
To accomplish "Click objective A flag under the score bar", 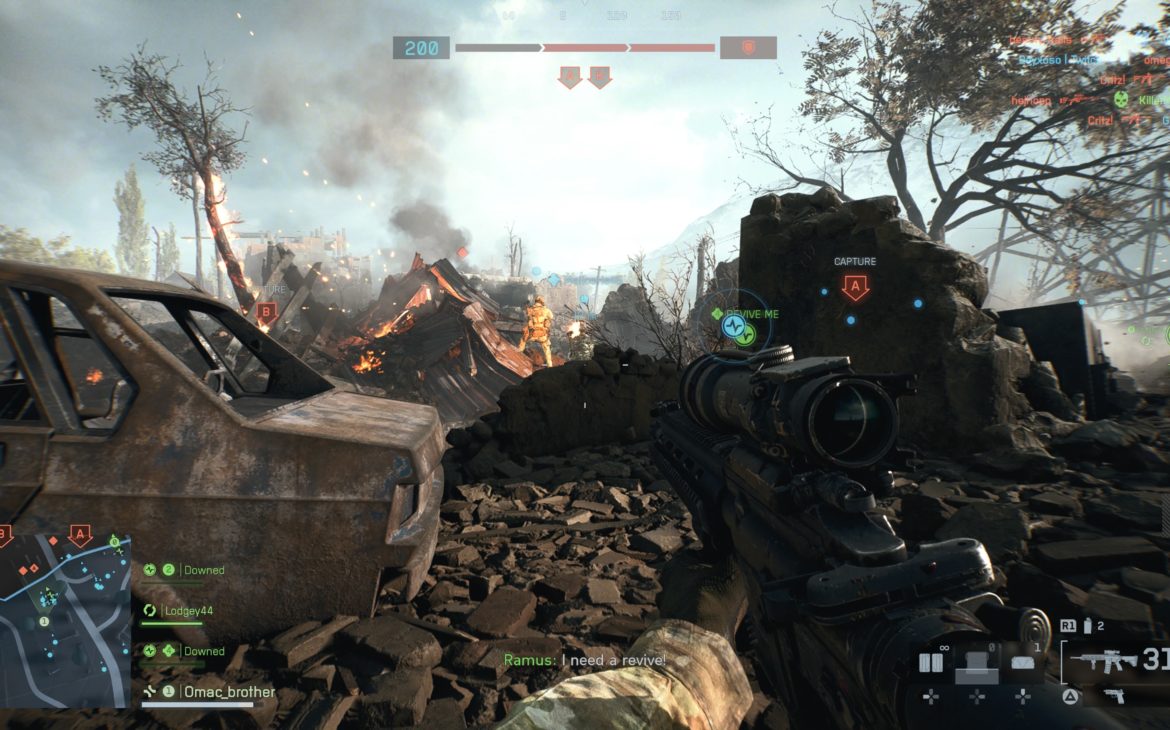I will point(570,77).
